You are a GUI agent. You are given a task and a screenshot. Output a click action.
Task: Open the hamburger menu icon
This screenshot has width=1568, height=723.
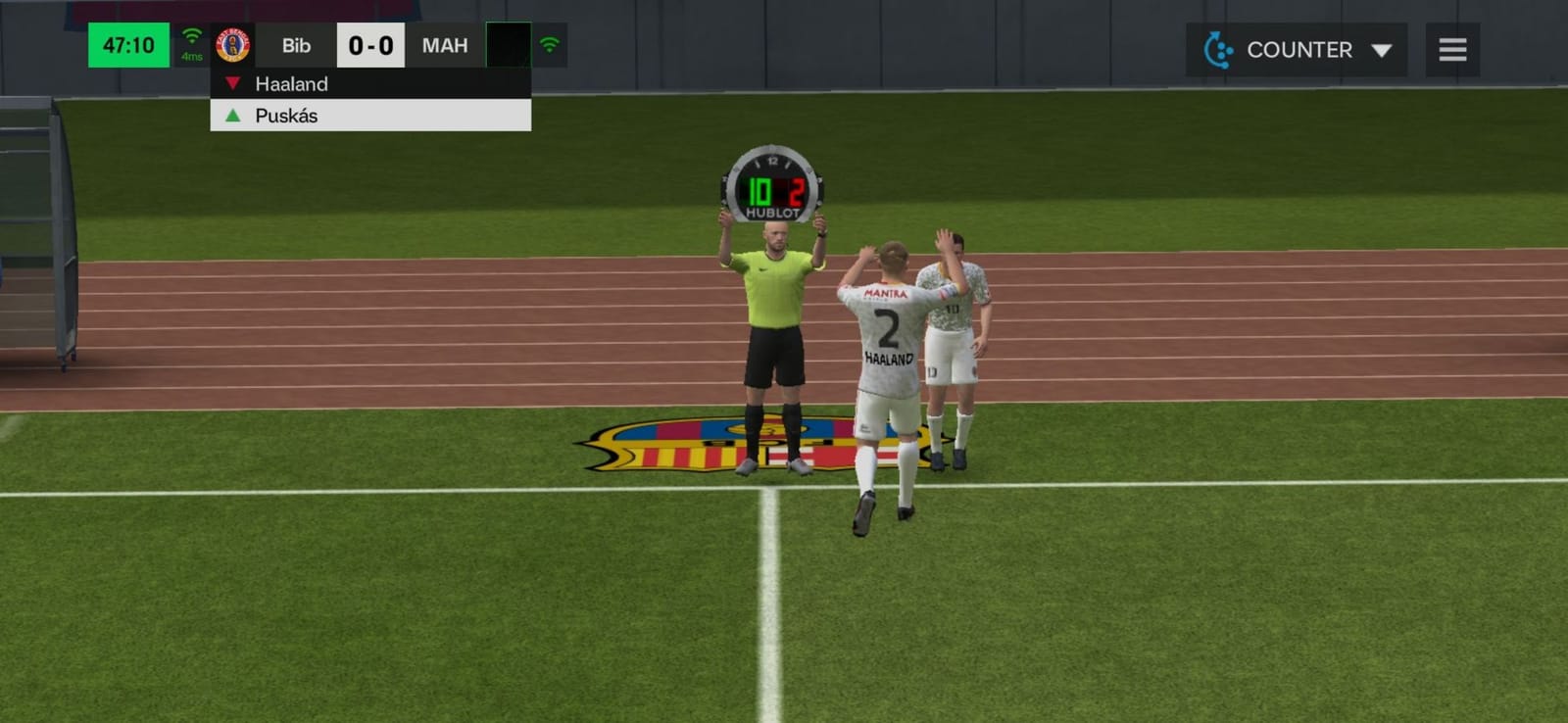(x=1451, y=49)
